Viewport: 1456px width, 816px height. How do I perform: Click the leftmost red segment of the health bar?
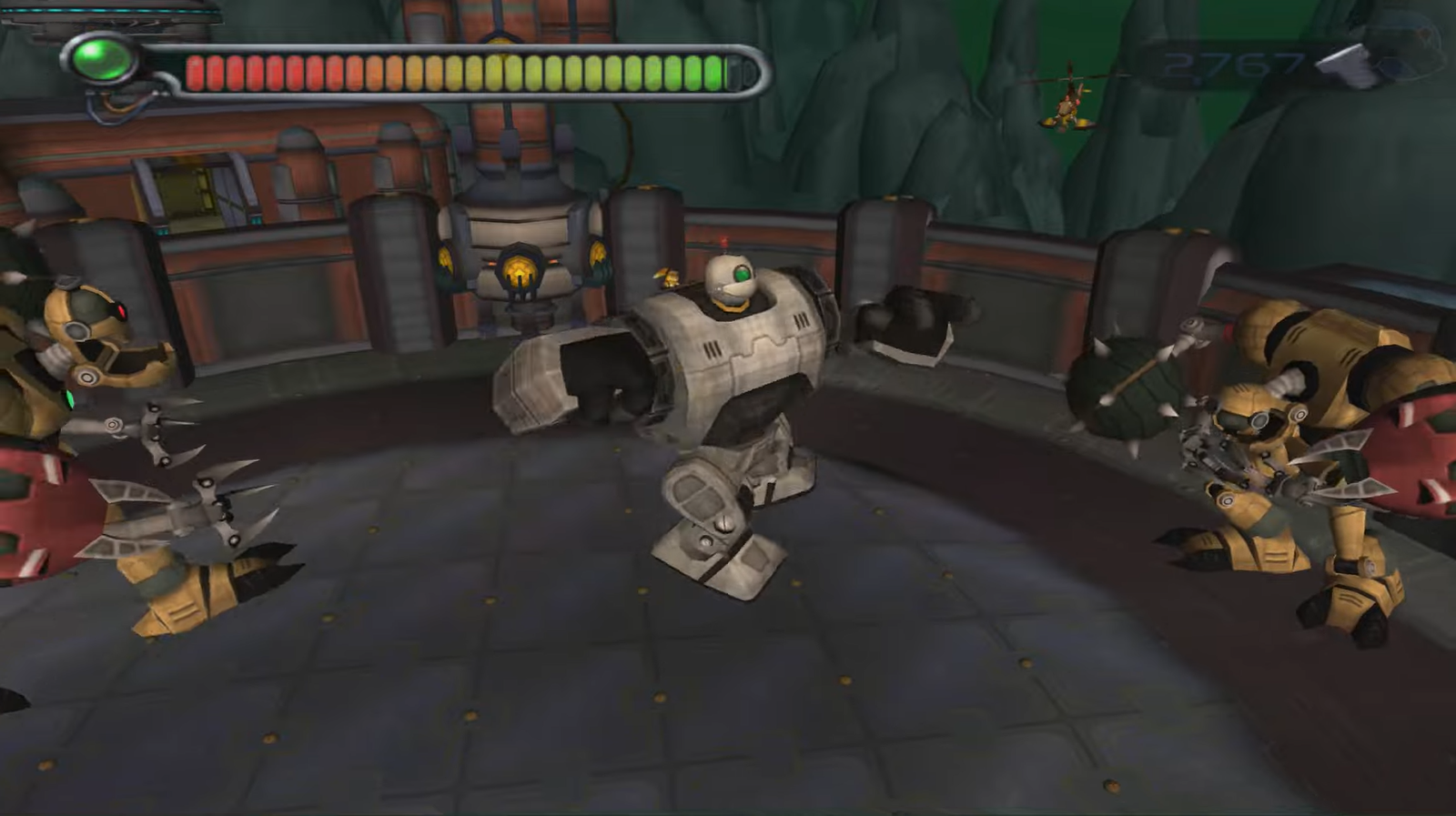[197, 71]
